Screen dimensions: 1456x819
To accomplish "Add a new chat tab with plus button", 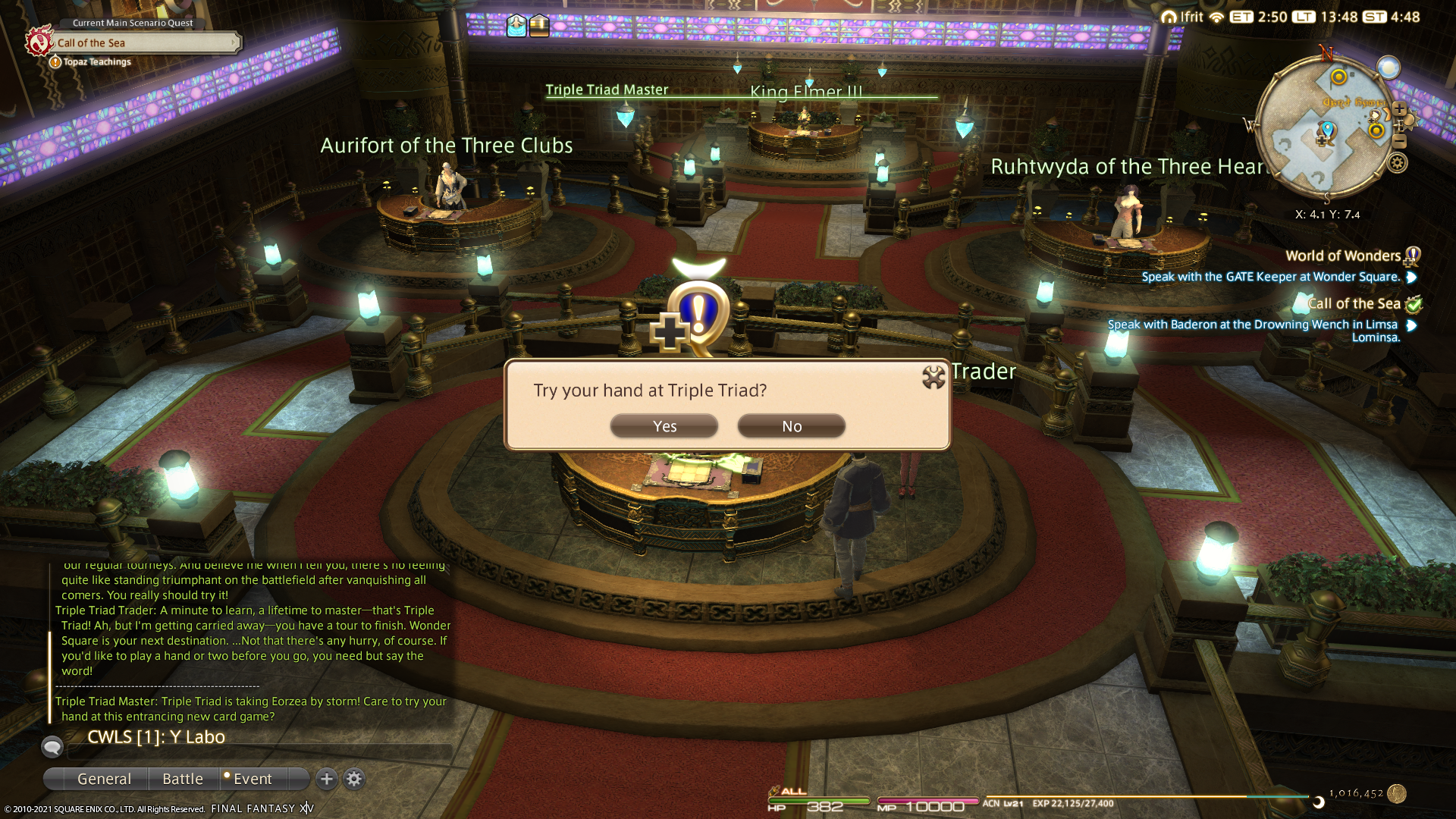I will pos(327,779).
